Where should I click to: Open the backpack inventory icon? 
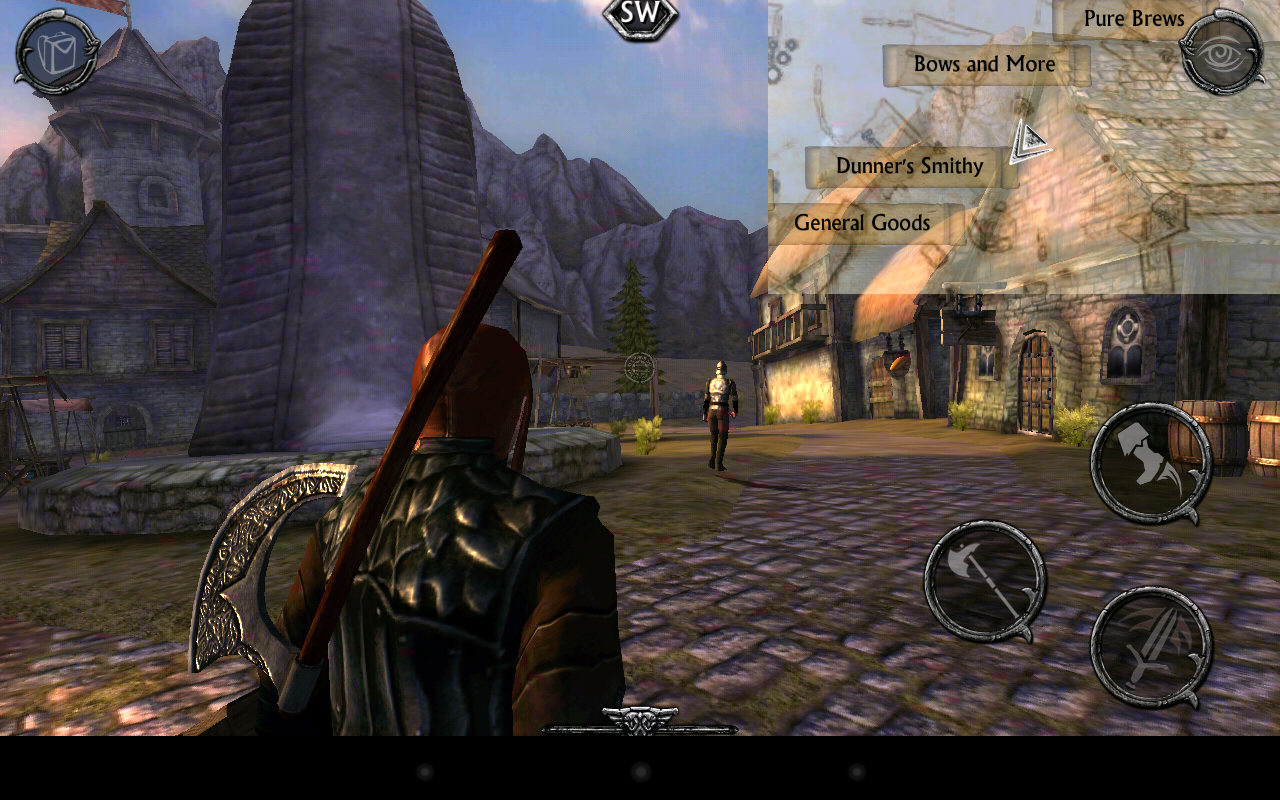point(55,52)
